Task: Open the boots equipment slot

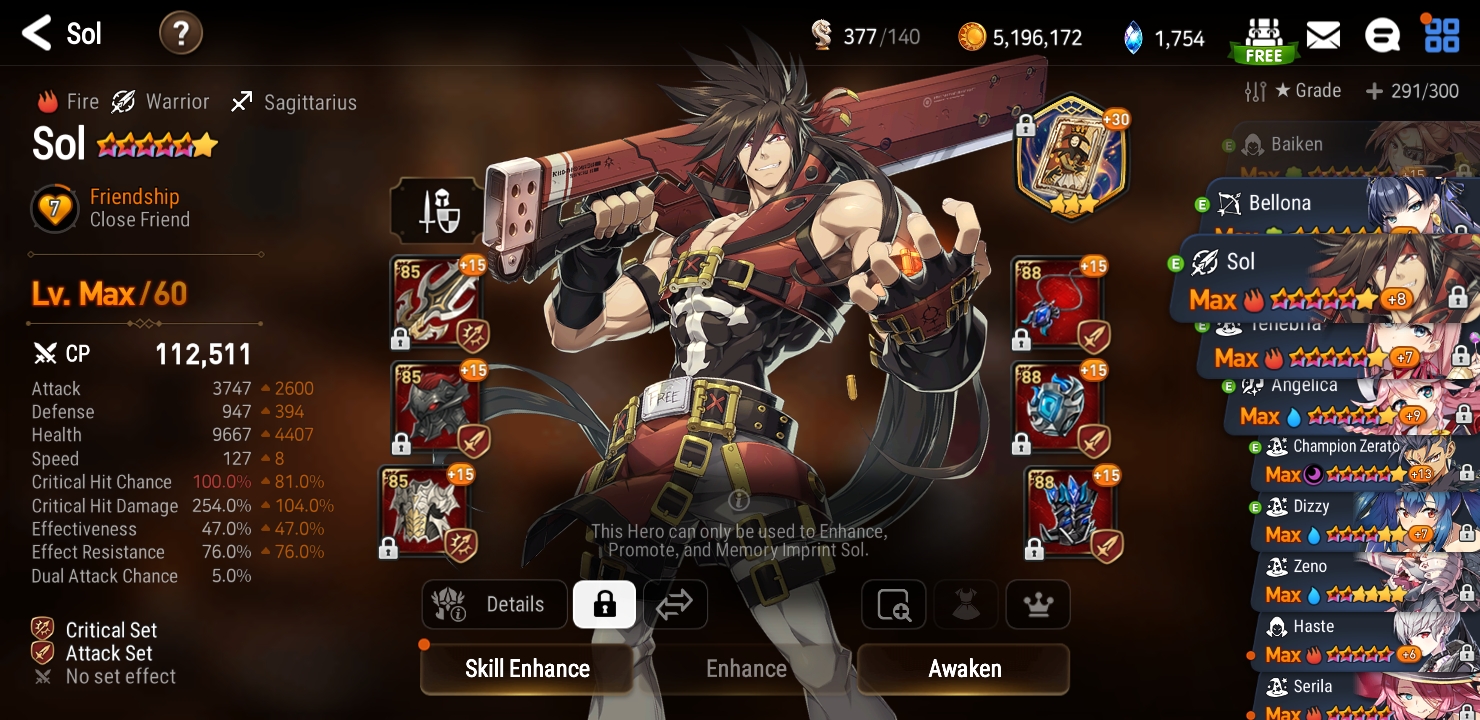Action: click(1072, 513)
